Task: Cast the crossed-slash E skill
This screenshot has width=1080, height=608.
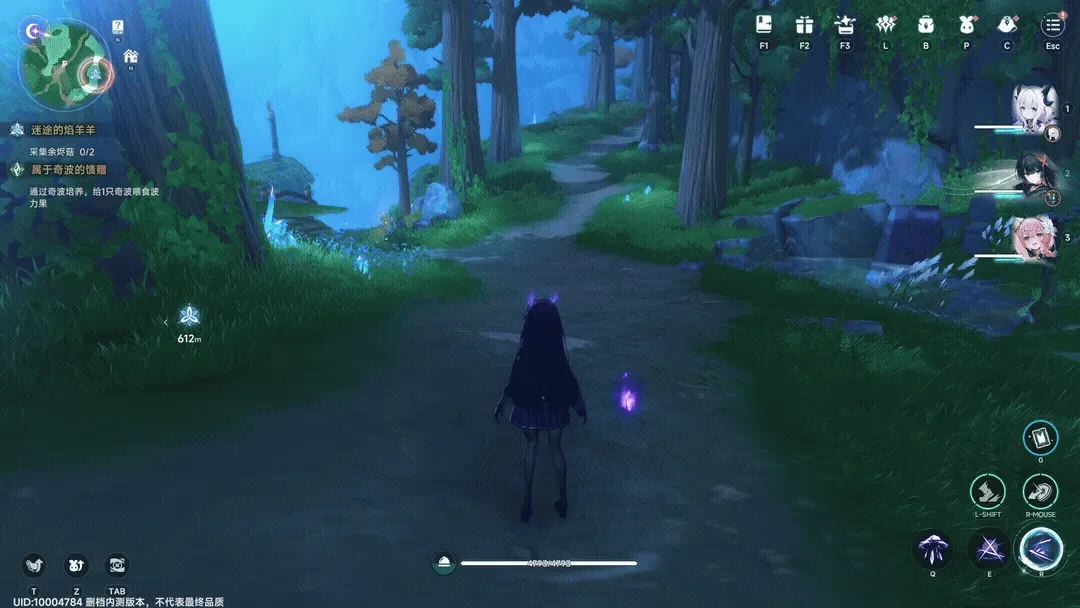Action: point(987,549)
